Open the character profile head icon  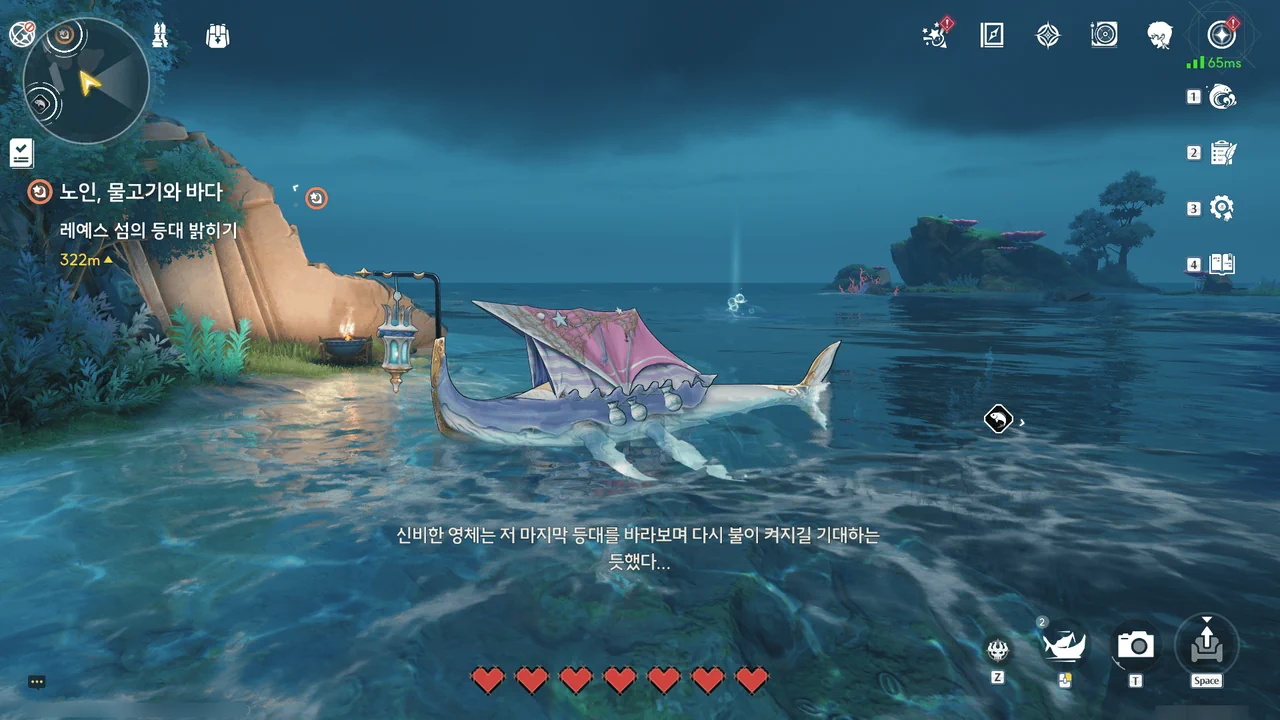pos(1160,36)
